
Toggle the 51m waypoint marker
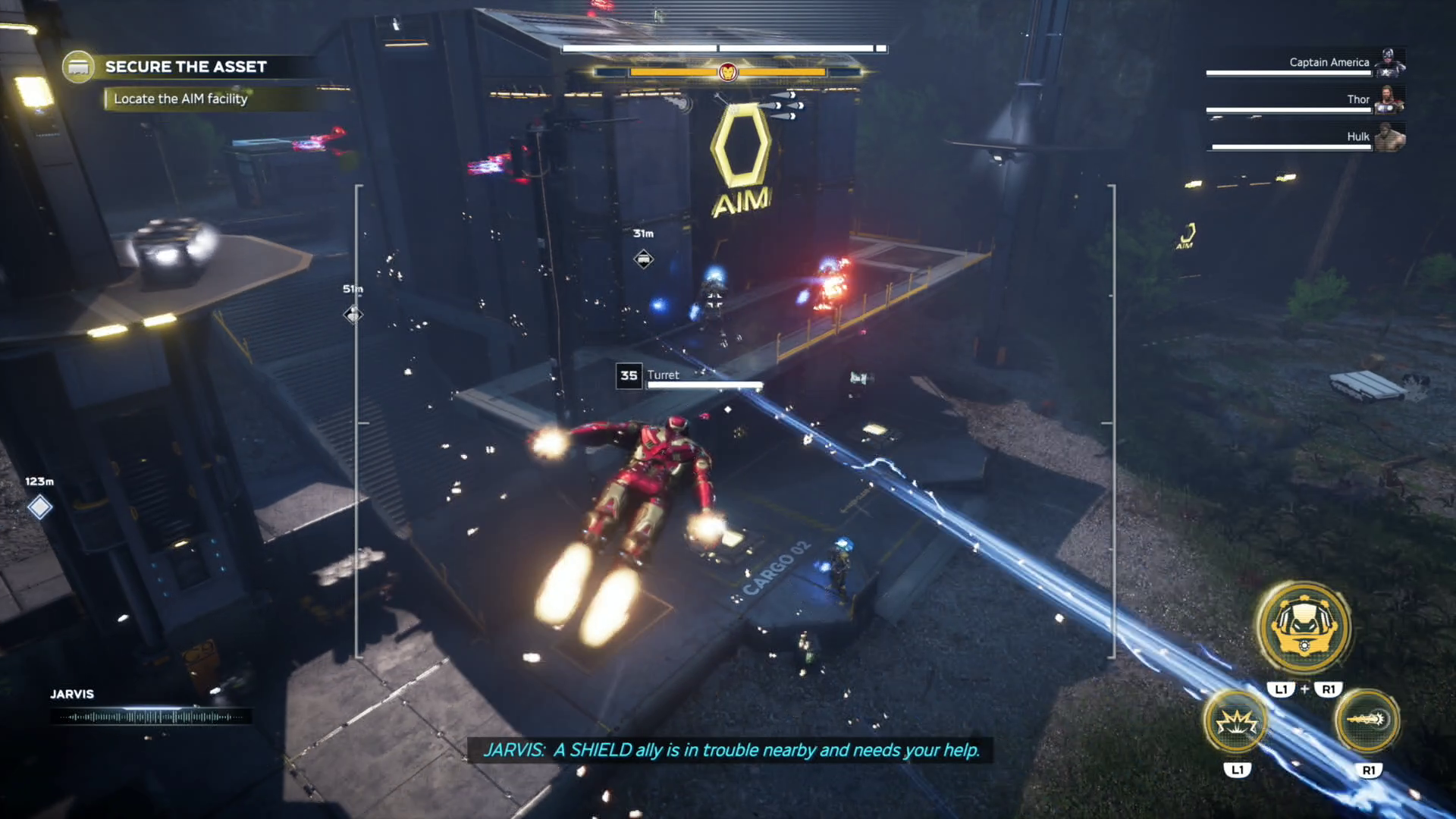[352, 313]
